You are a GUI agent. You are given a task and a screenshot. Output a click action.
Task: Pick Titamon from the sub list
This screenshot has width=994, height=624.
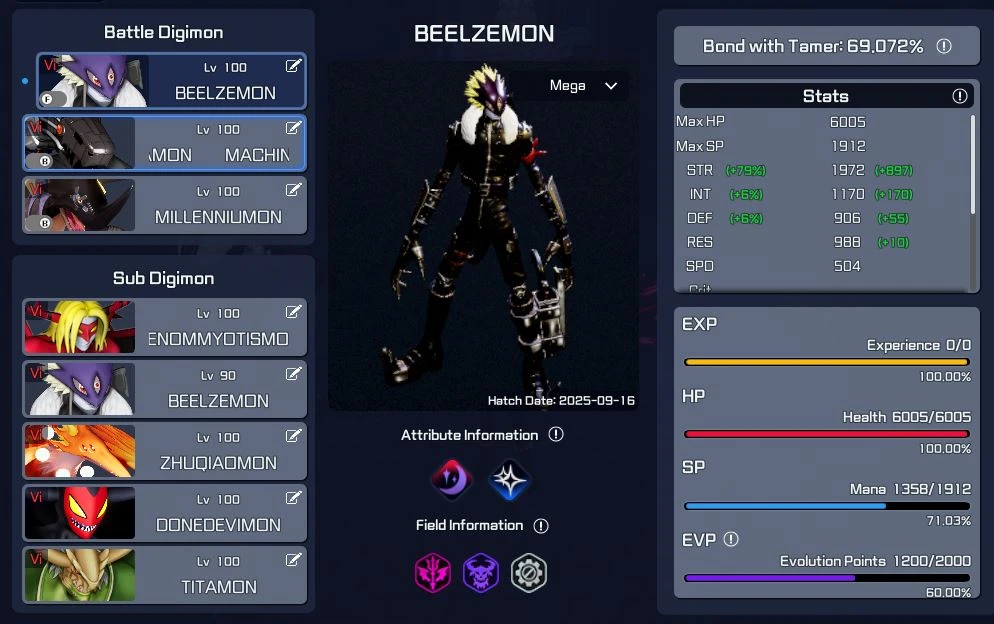point(165,575)
